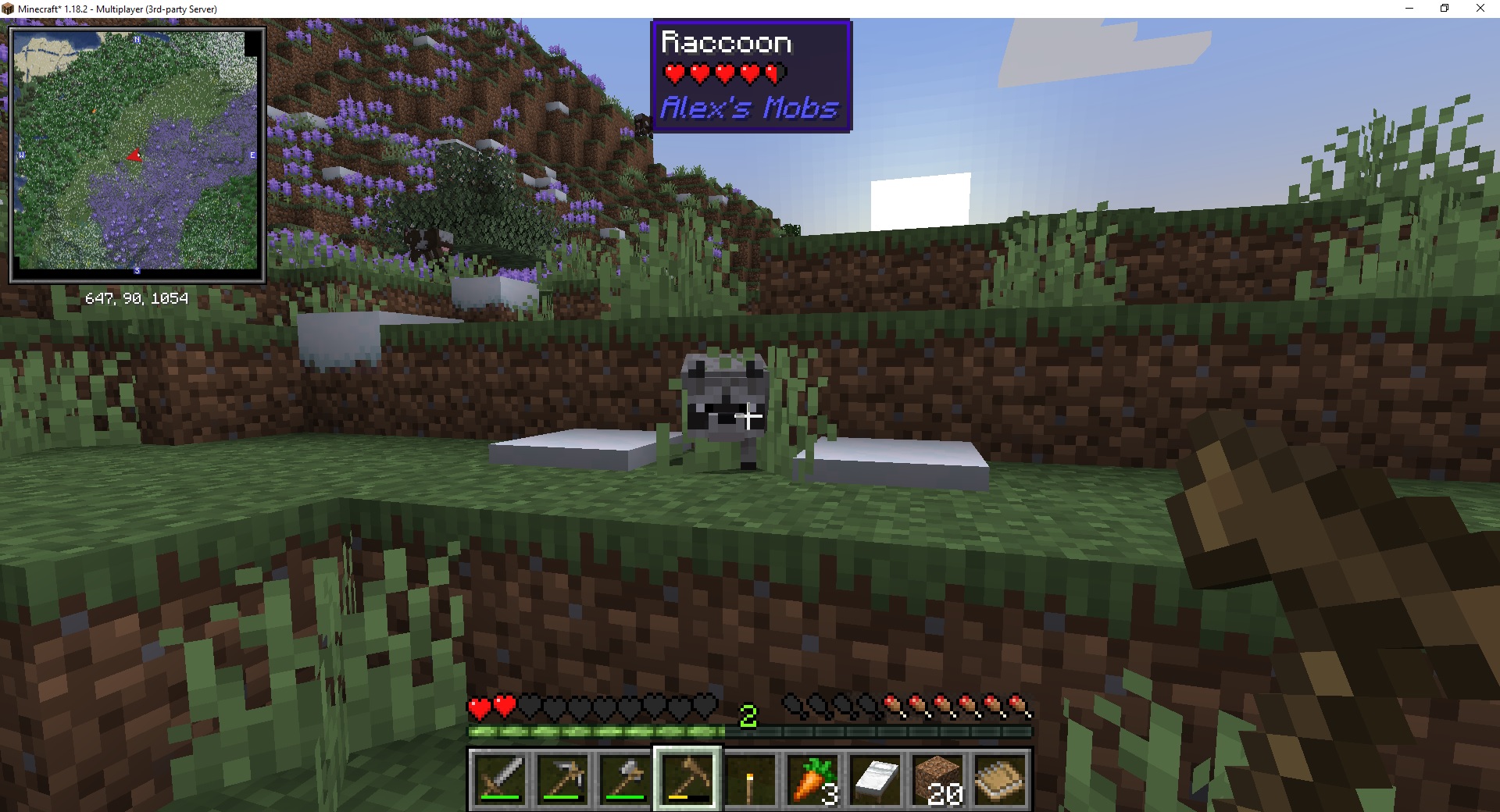Select the stack of 3 carrots
Image resolution: width=1500 pixels, height=812 pixels.
811,778
